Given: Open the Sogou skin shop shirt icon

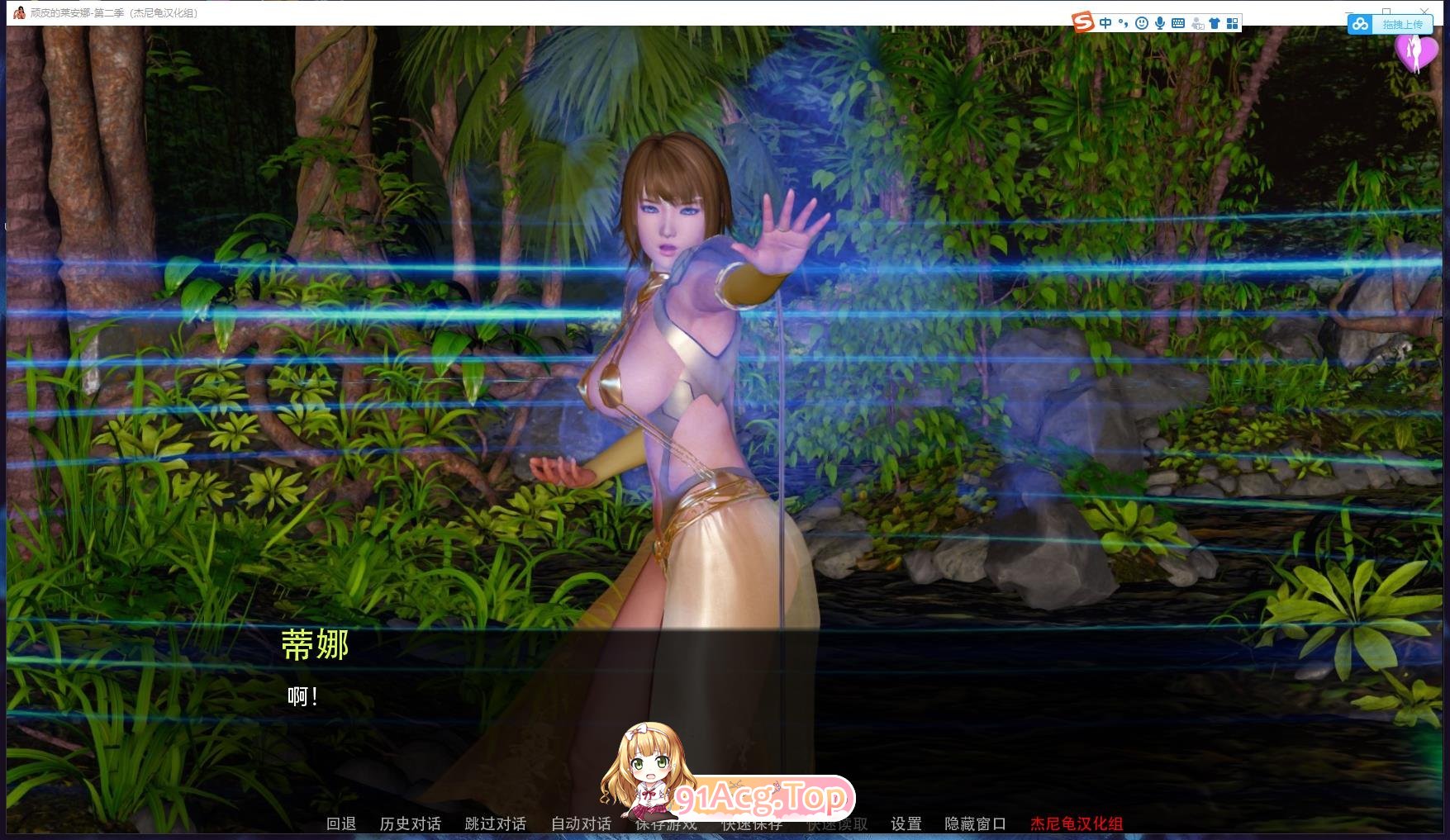Looking at the screenshot, I should coord(1215,22).
